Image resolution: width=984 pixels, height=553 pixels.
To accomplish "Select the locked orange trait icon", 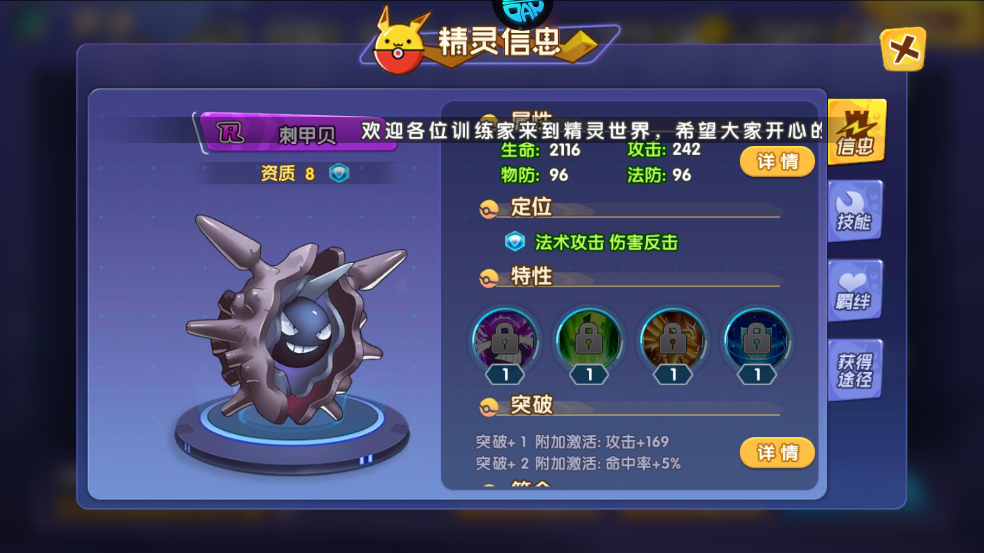I will (673, 338).
